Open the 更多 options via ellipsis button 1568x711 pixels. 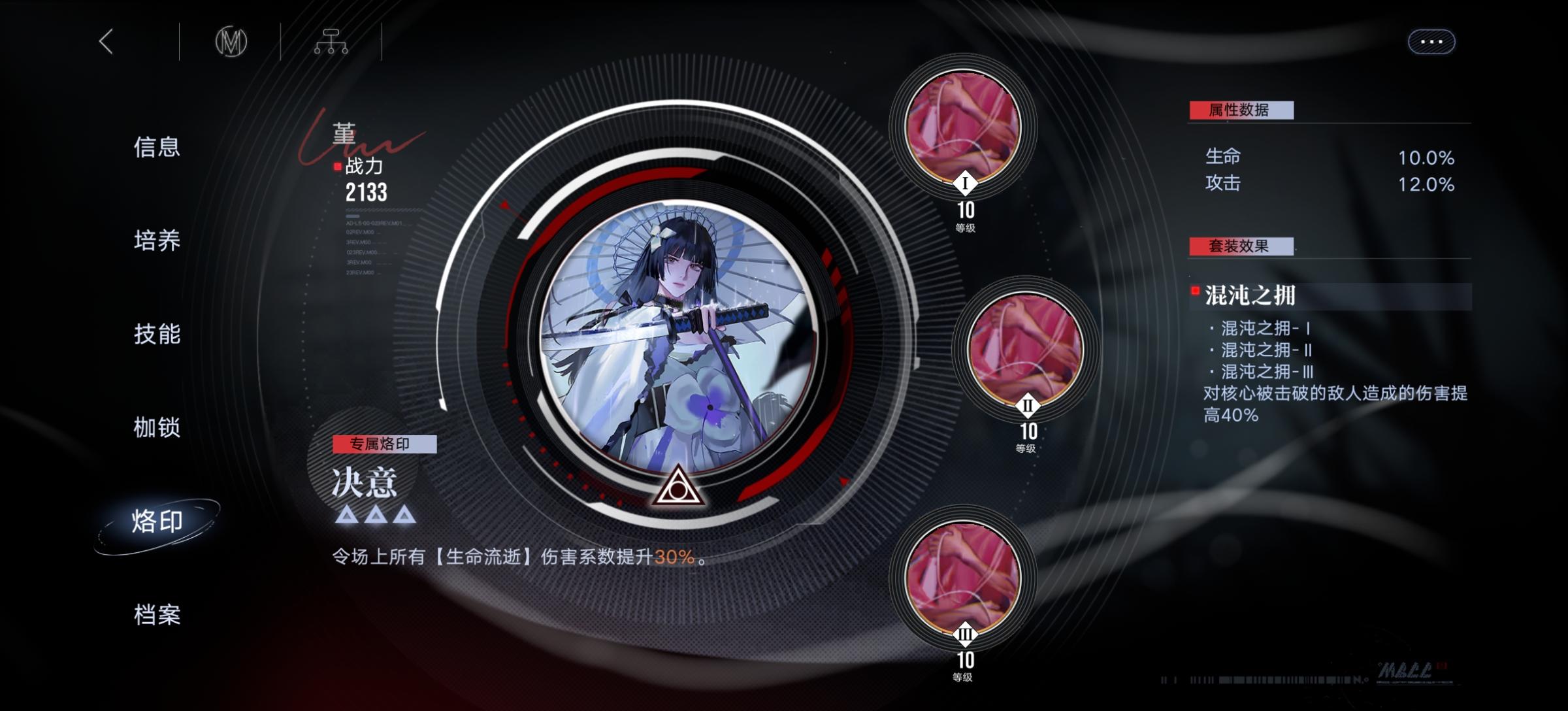click(1431, 41)
